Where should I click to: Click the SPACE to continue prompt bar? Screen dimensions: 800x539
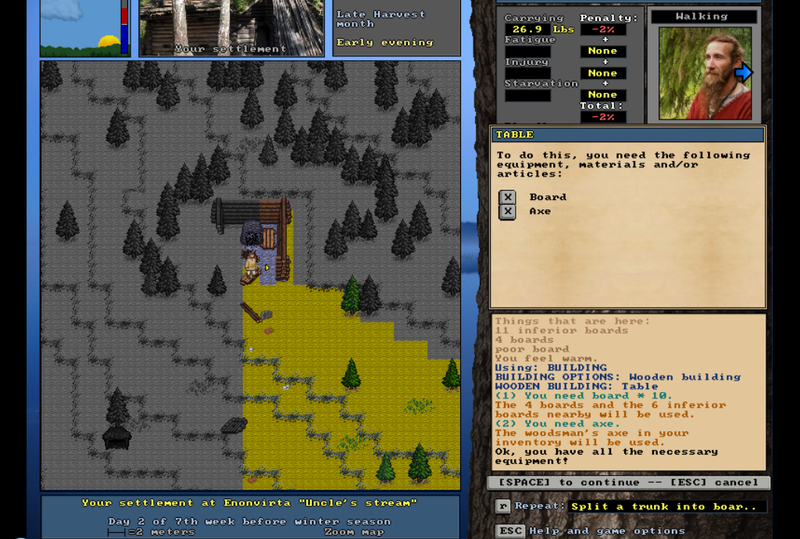pos(628,482)
